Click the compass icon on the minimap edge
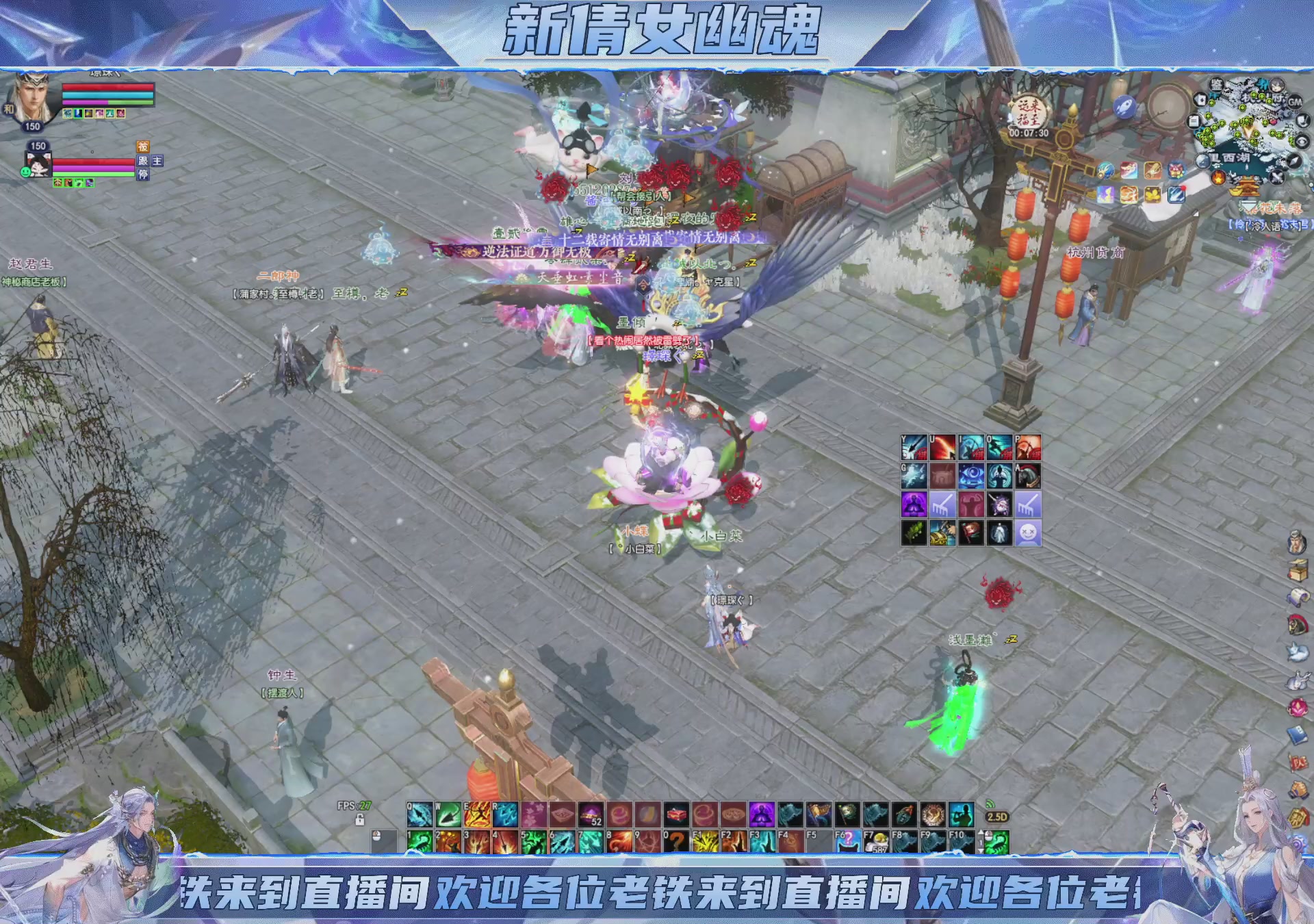The height and width of the screenshot is (924, 1314). [1293, 162]
